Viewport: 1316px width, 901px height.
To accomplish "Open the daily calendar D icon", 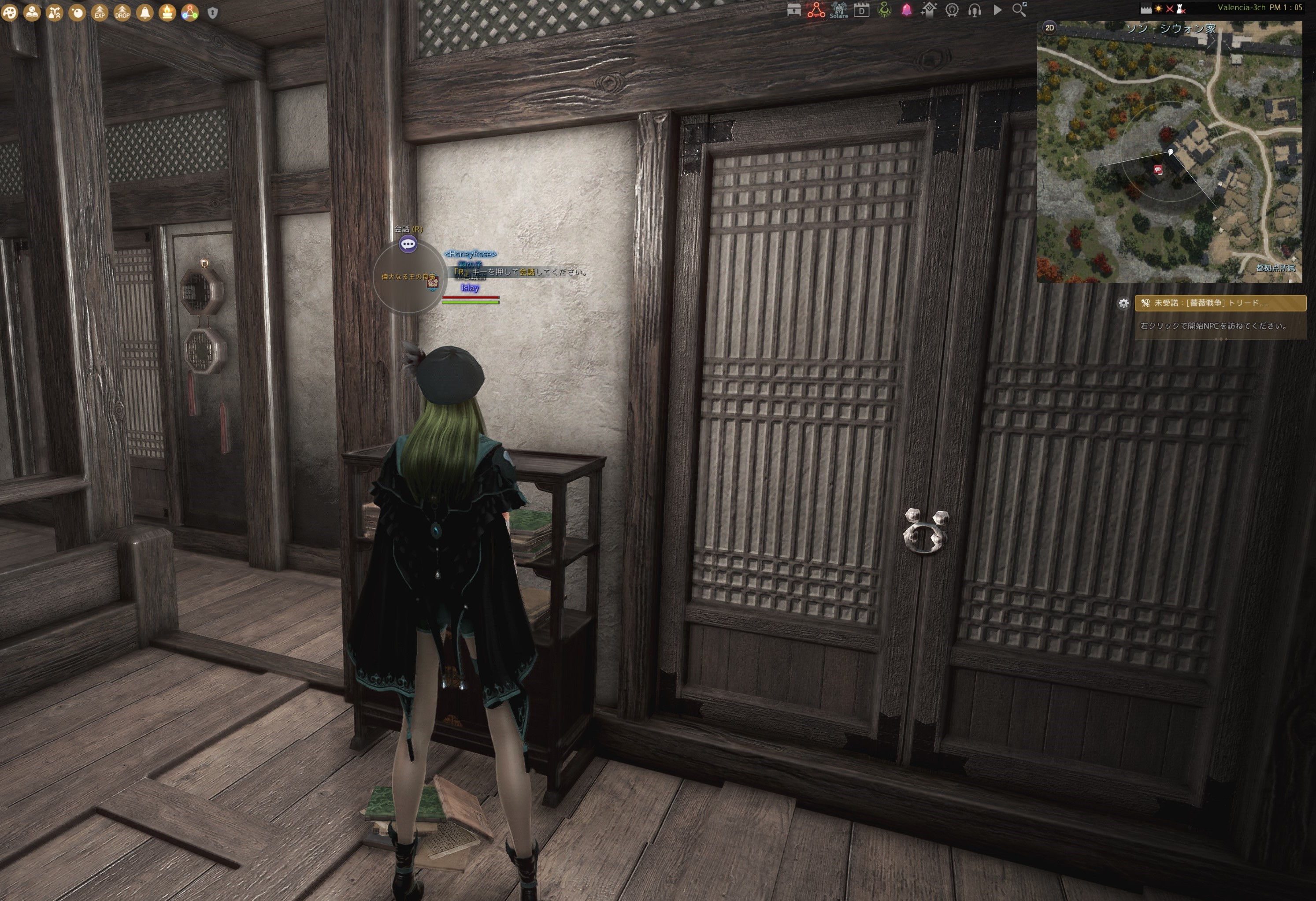I will point(861,10).
